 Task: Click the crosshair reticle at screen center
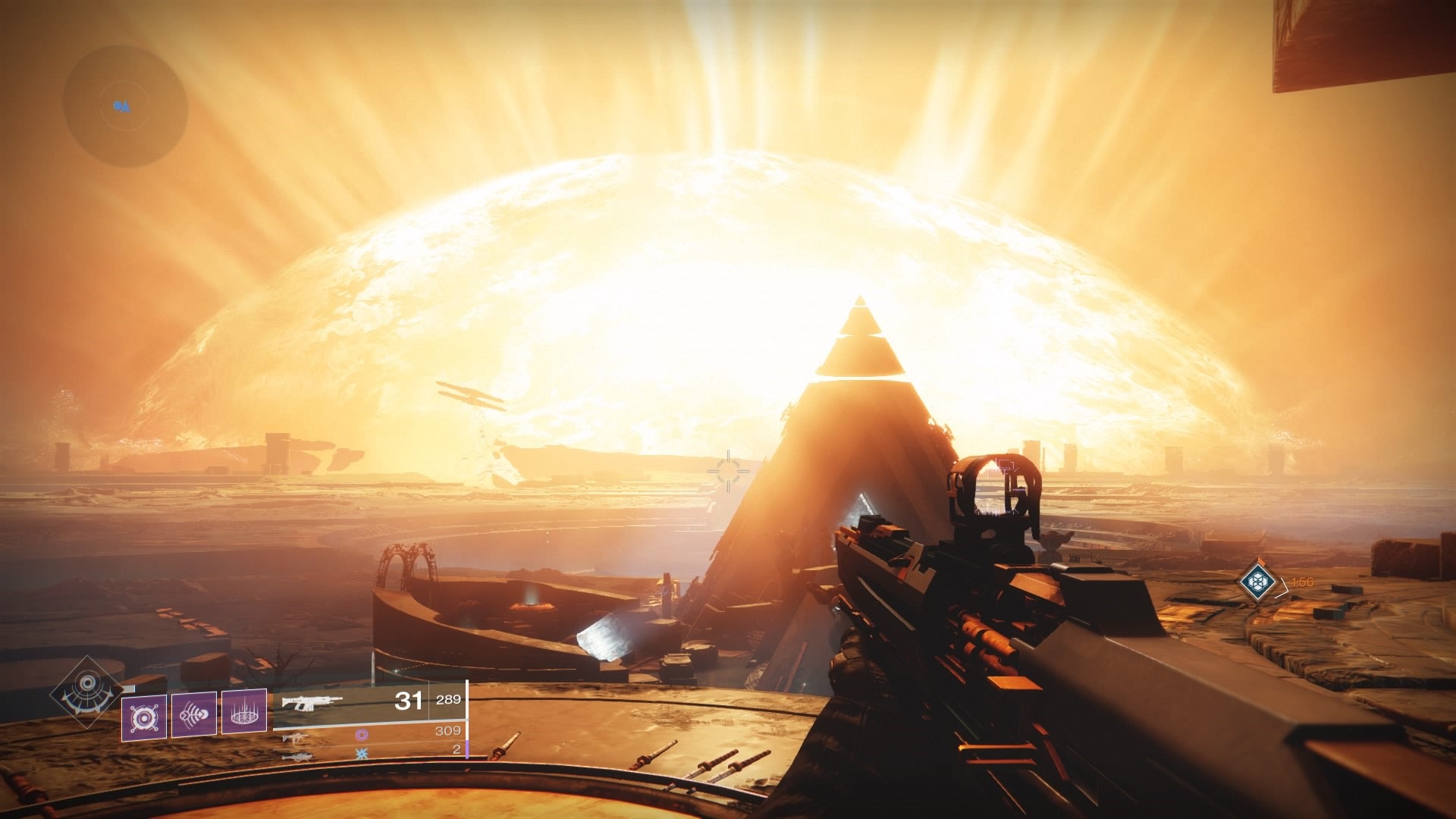coord(728,470)
